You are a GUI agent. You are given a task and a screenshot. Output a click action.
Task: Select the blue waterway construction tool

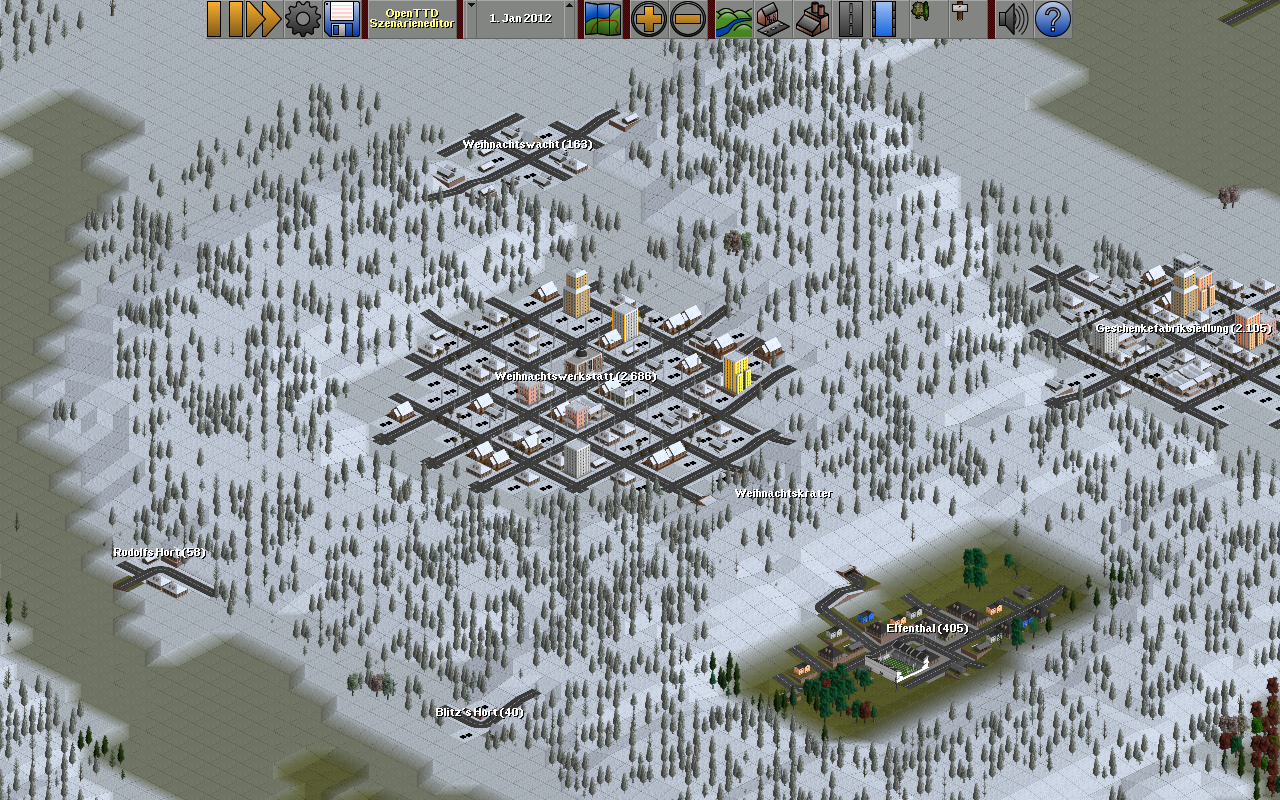[x=884, y=19]
